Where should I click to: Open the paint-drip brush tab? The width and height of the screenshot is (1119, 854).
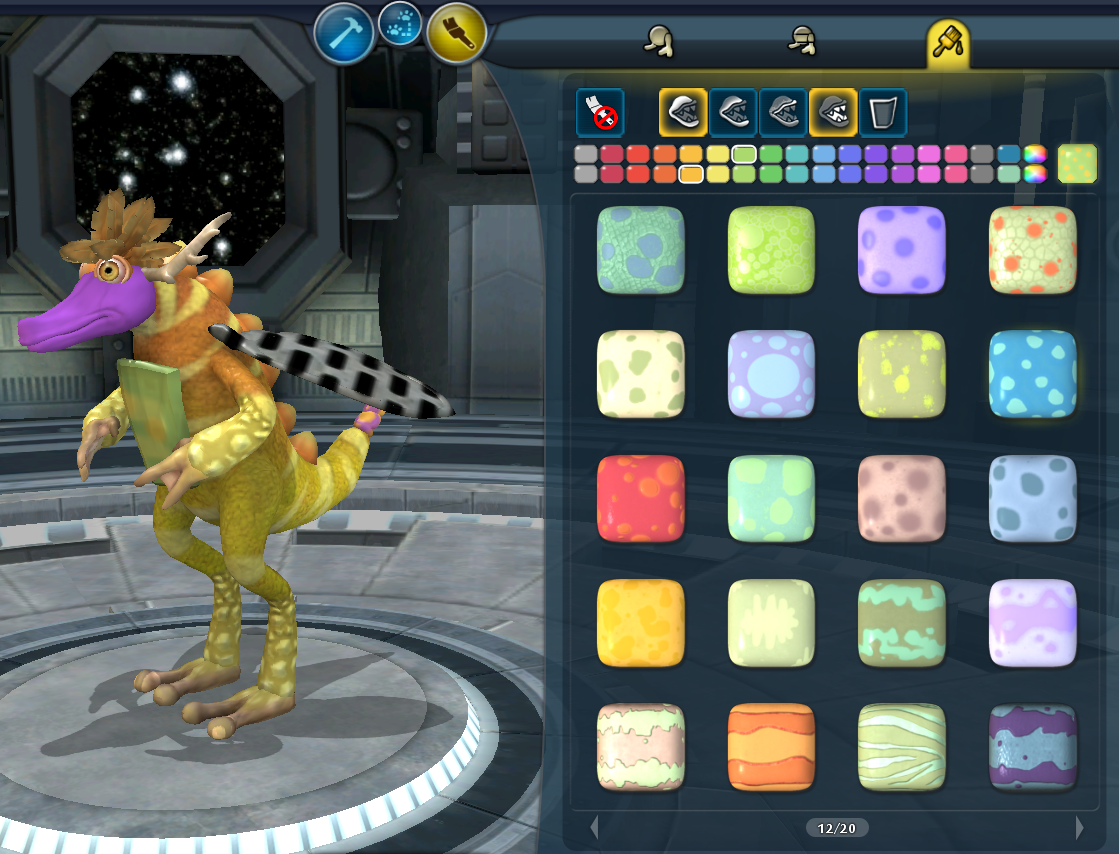[946, 41]
